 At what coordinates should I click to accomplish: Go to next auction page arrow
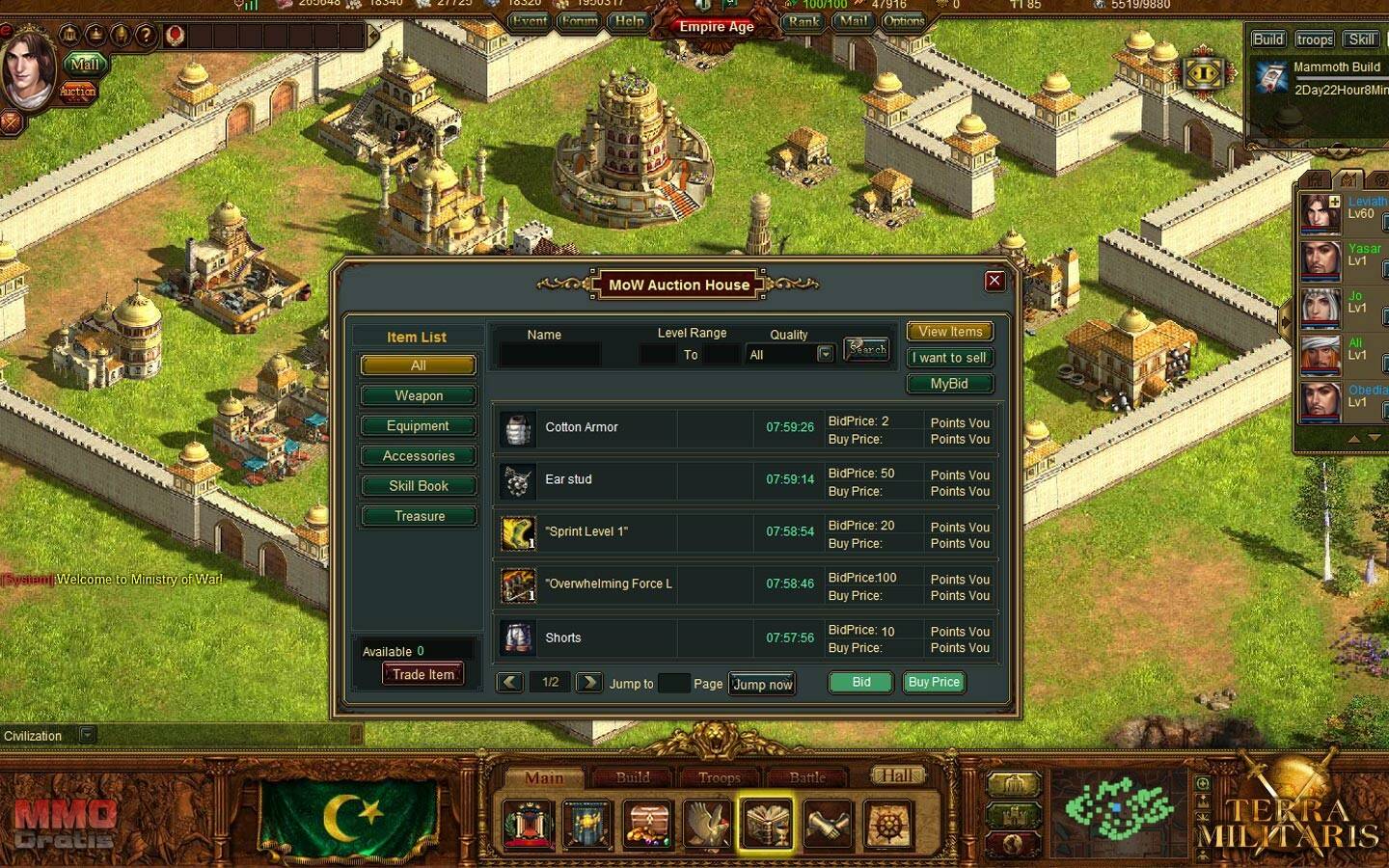tap(588, 682)
